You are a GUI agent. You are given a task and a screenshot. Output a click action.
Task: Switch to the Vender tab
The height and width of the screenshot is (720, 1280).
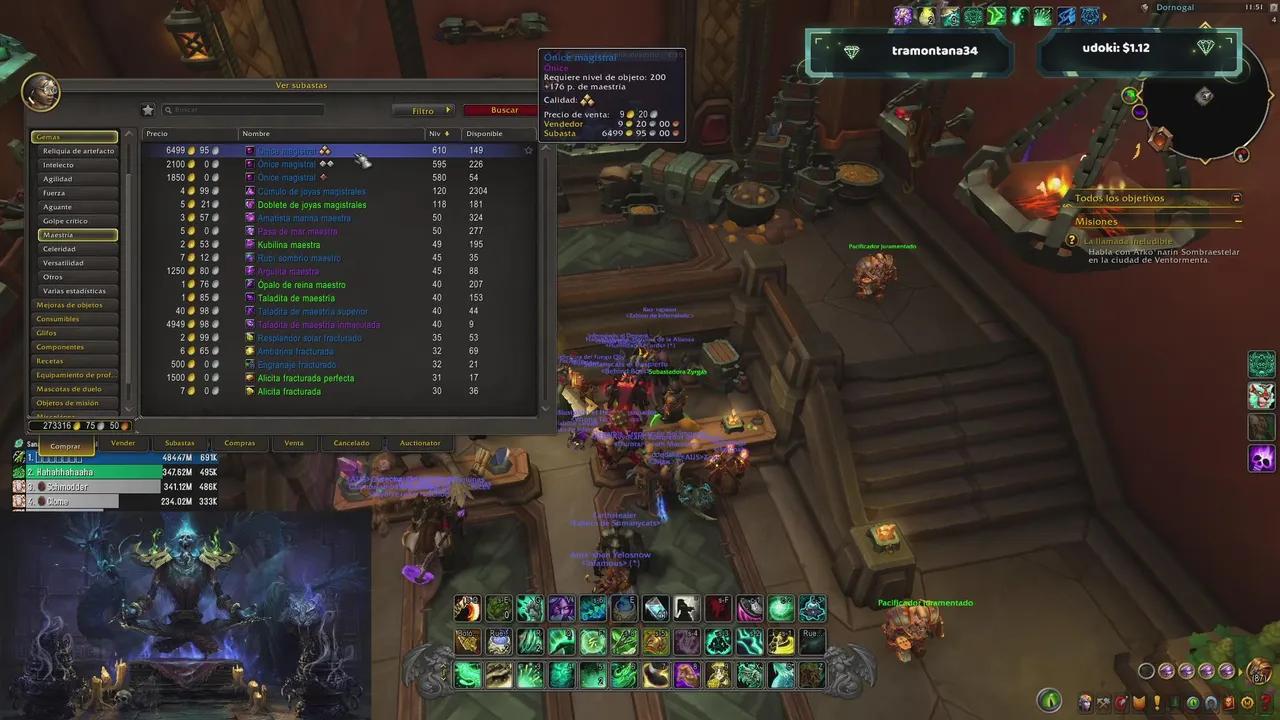click(x=123, y=443)
